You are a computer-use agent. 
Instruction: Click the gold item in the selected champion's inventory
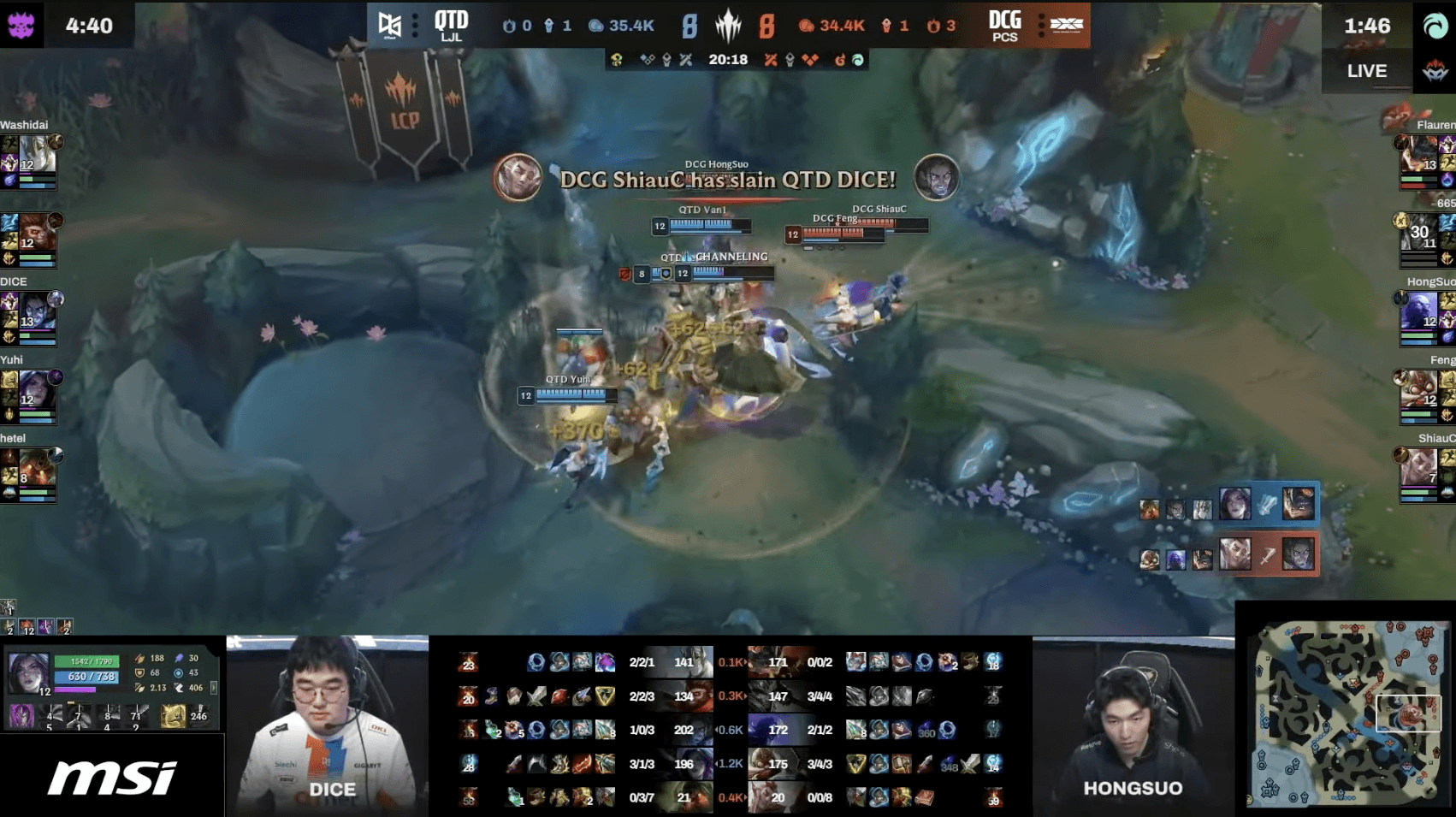[173, 715]
